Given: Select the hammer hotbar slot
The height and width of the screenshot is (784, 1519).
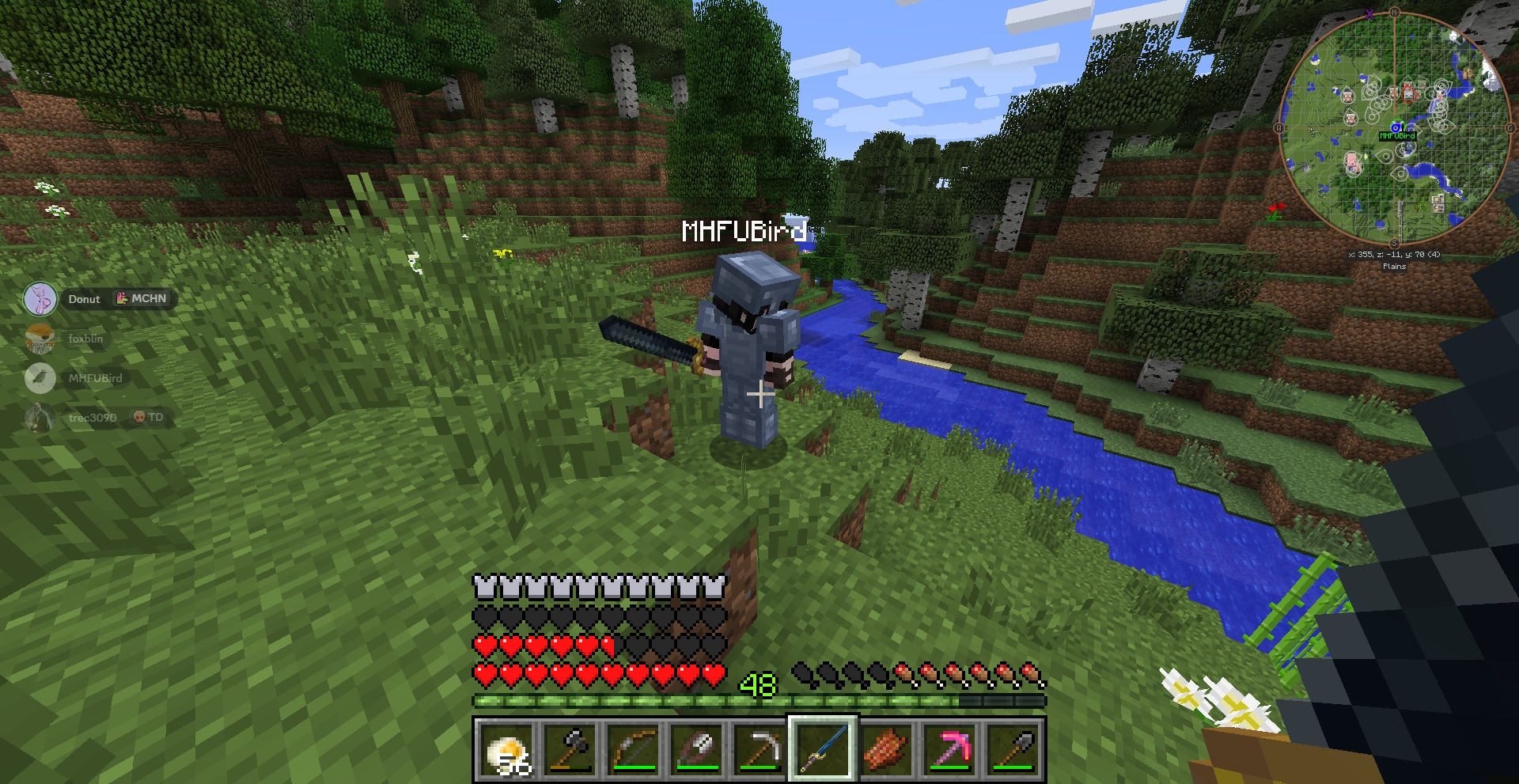Looking at the screenshot, I should (x=570, y=749).
